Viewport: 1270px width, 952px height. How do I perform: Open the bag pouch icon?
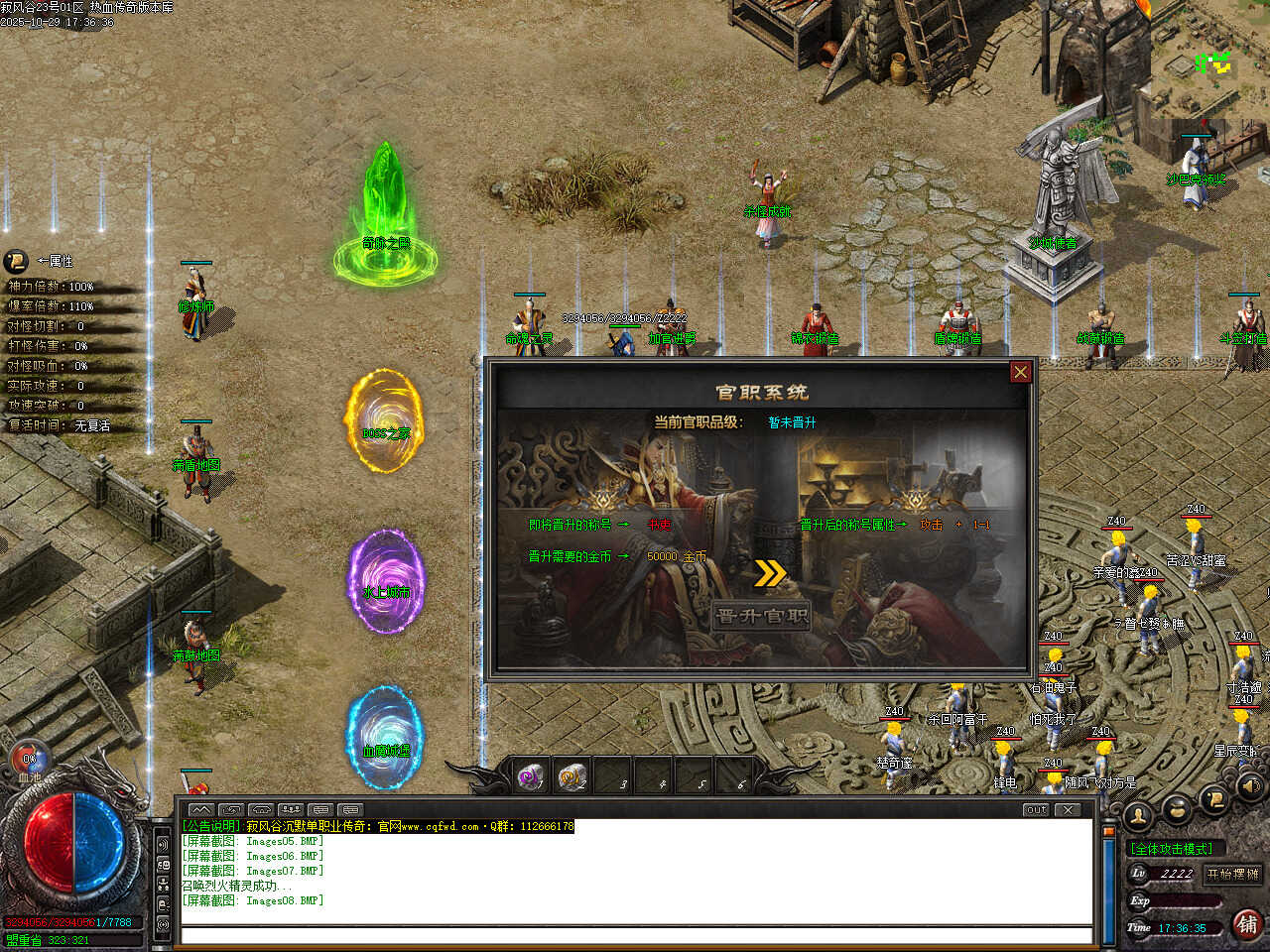click(x=1177, y=809)
